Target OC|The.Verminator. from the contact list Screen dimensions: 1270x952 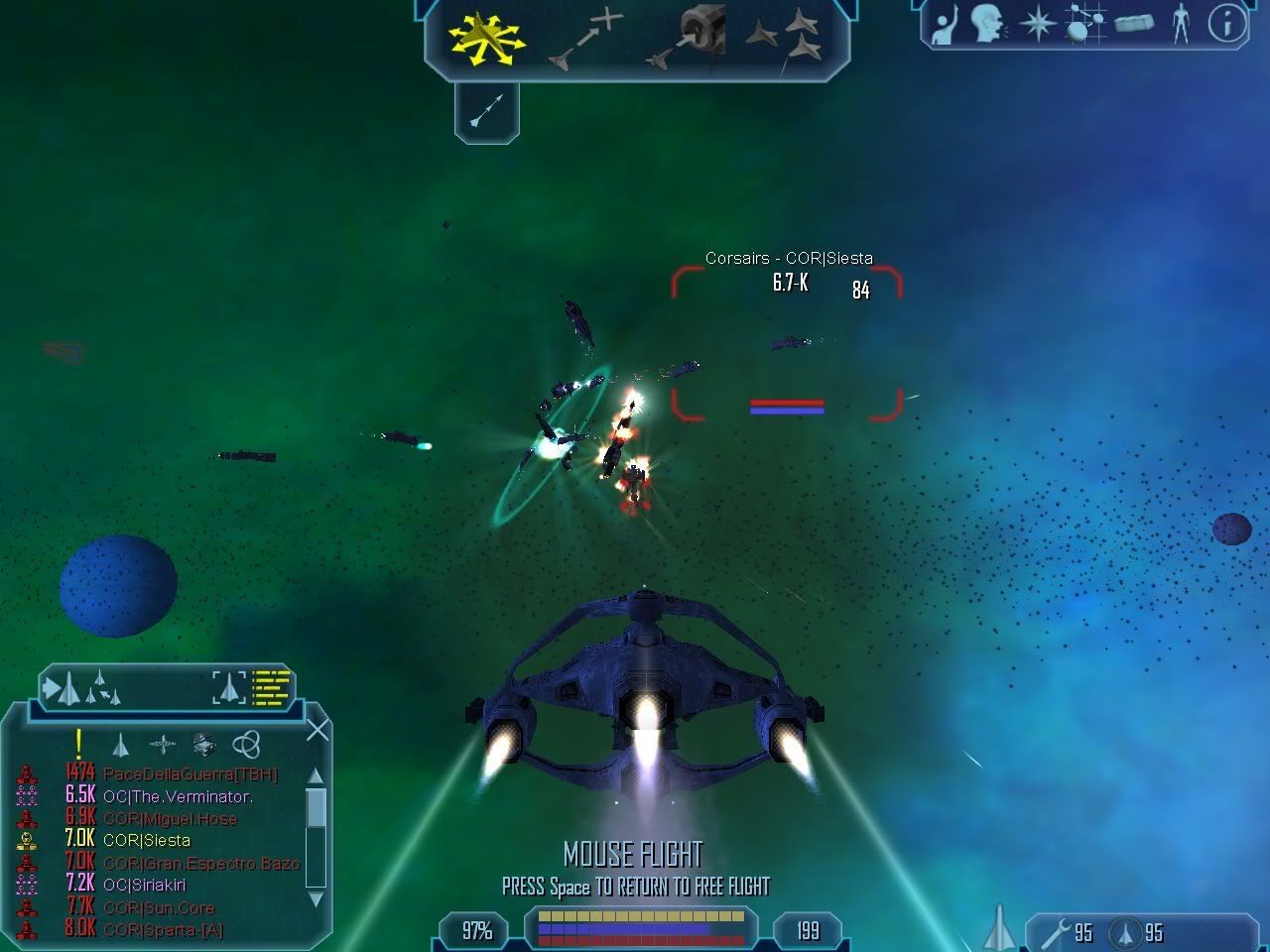point(177,796)
